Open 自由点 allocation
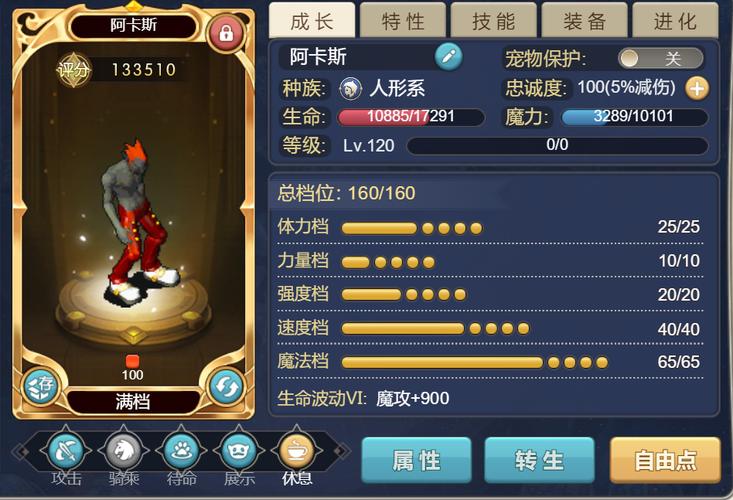Screen dimensions: 733x500 pos(665,460)
